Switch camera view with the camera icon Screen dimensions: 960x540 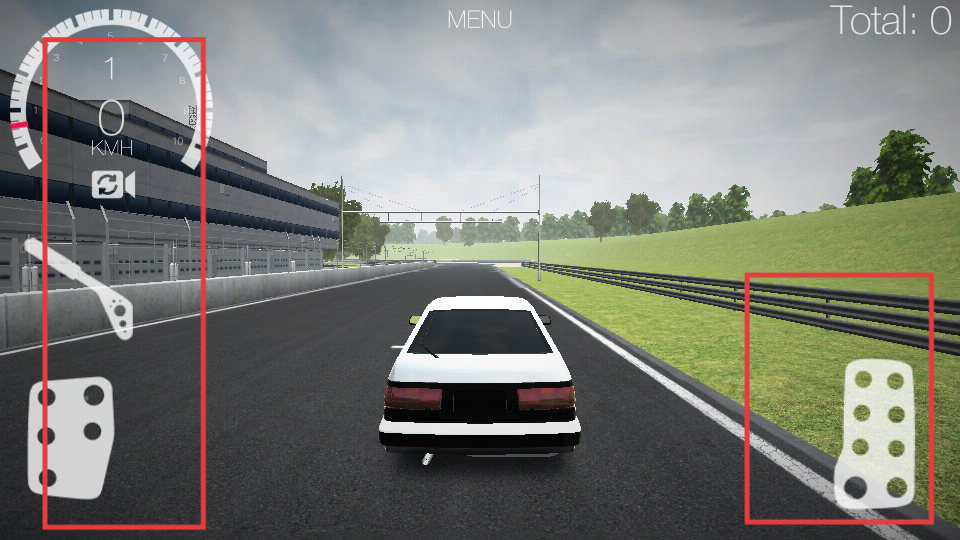coord(113,184)
